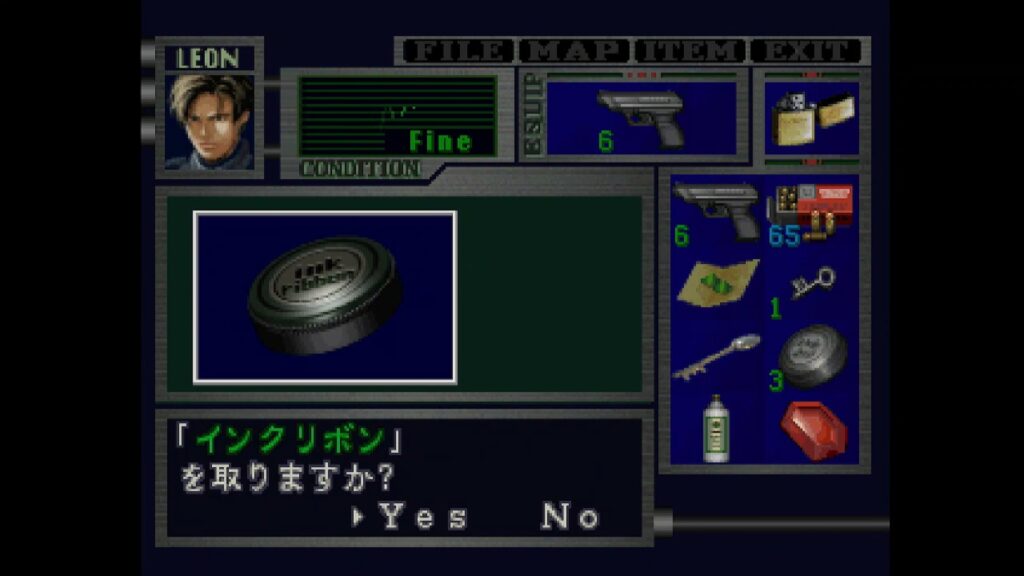Screen dimensions: 1024x576
Task: Click the equipped handgun slot
Action: (x=640, y=118)
